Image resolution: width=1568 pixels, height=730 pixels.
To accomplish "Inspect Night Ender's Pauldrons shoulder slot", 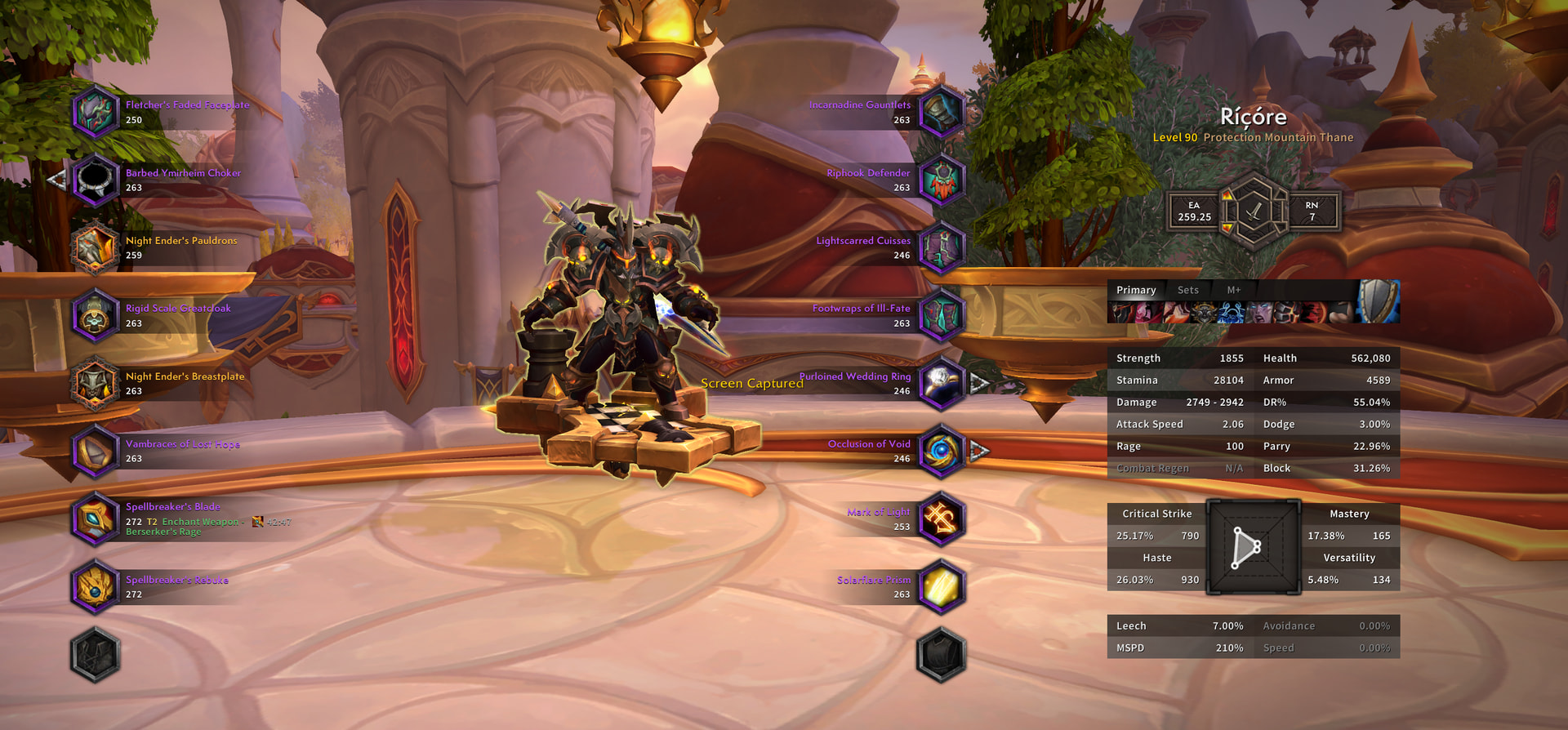I will coord(96,247).
